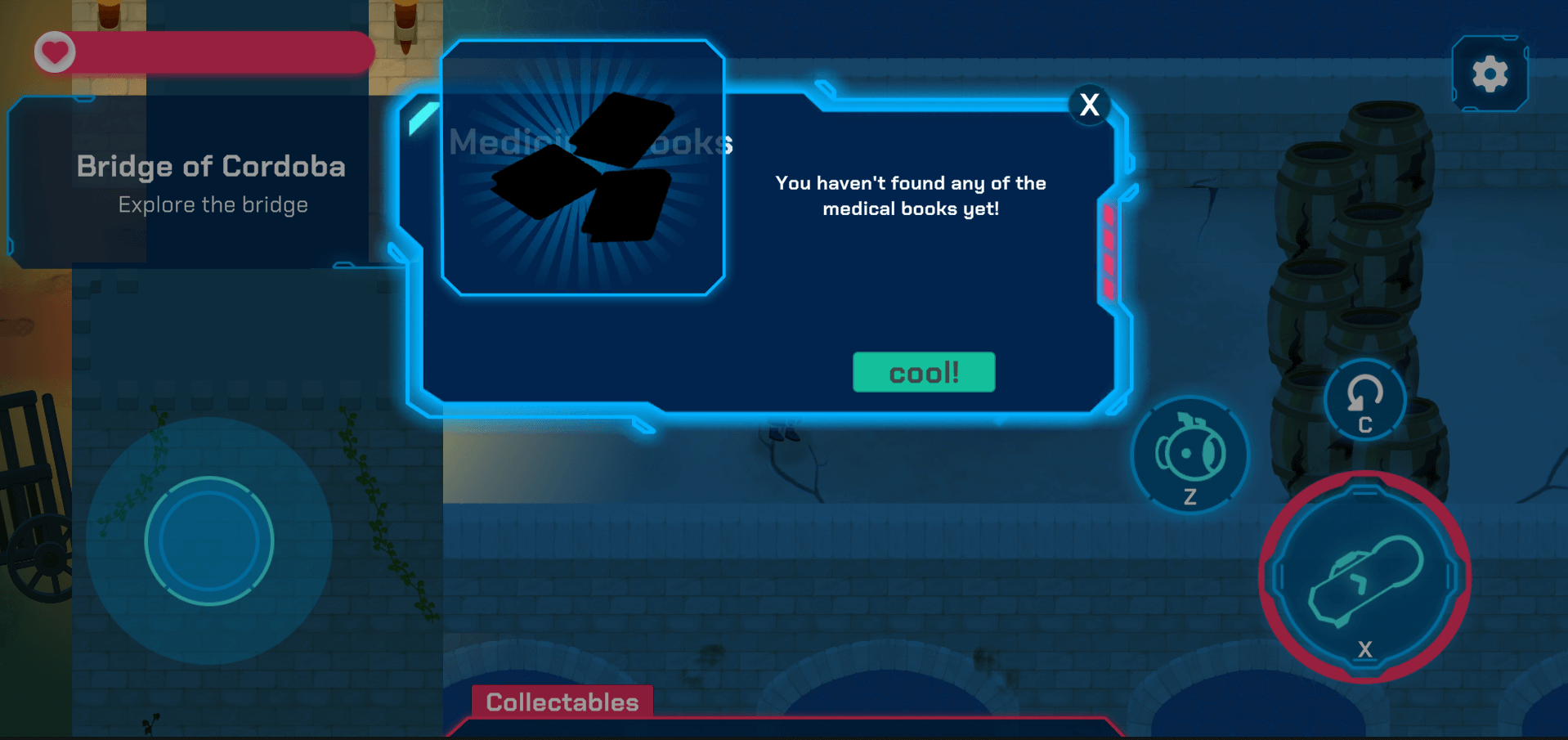Open the gear settings menu
Image resolution: width=1568 pixels, height=740 pixels.
1490,74
